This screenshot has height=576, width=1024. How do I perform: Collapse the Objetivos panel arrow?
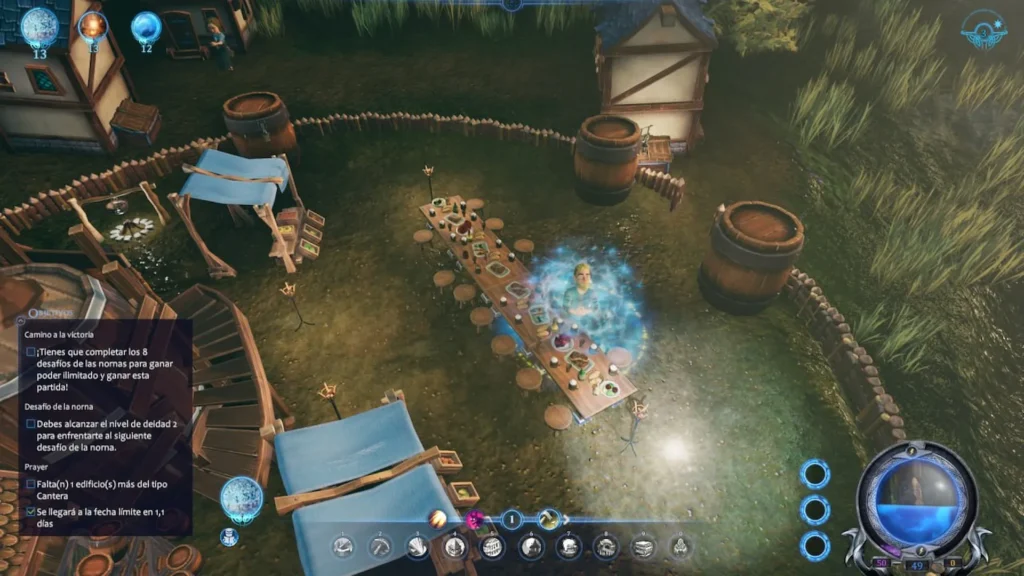(19, 318)
